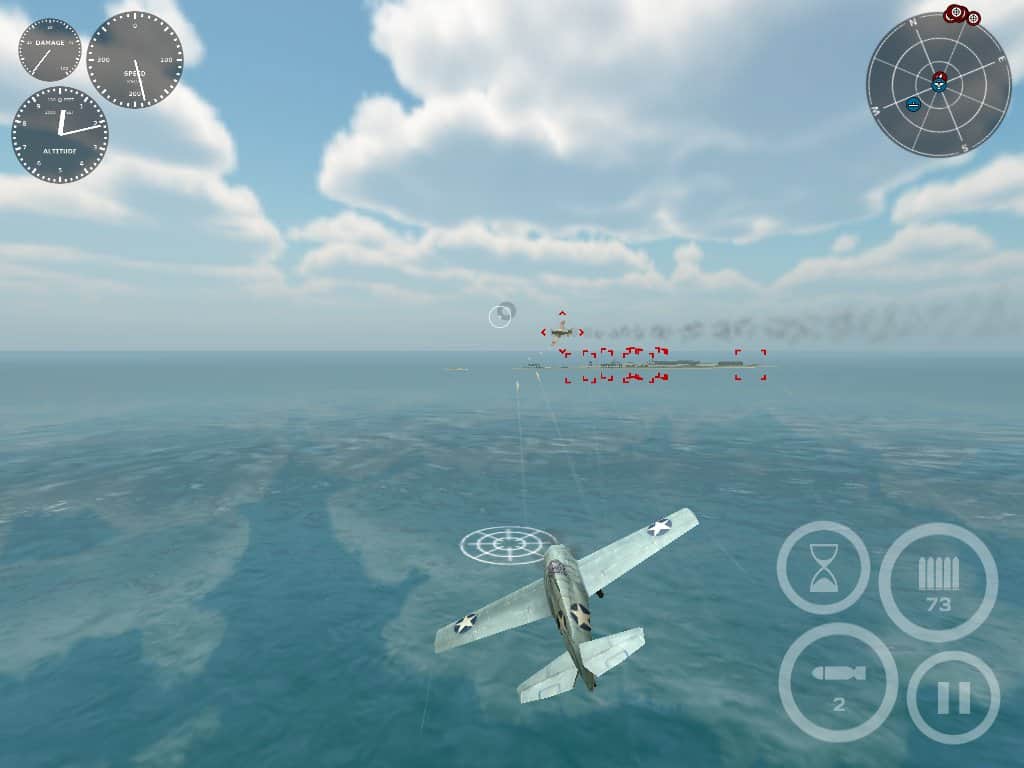Screen dimensions: 1024x768
Task: Activate the hourglass slow-motion button
Action: point(823,567)
